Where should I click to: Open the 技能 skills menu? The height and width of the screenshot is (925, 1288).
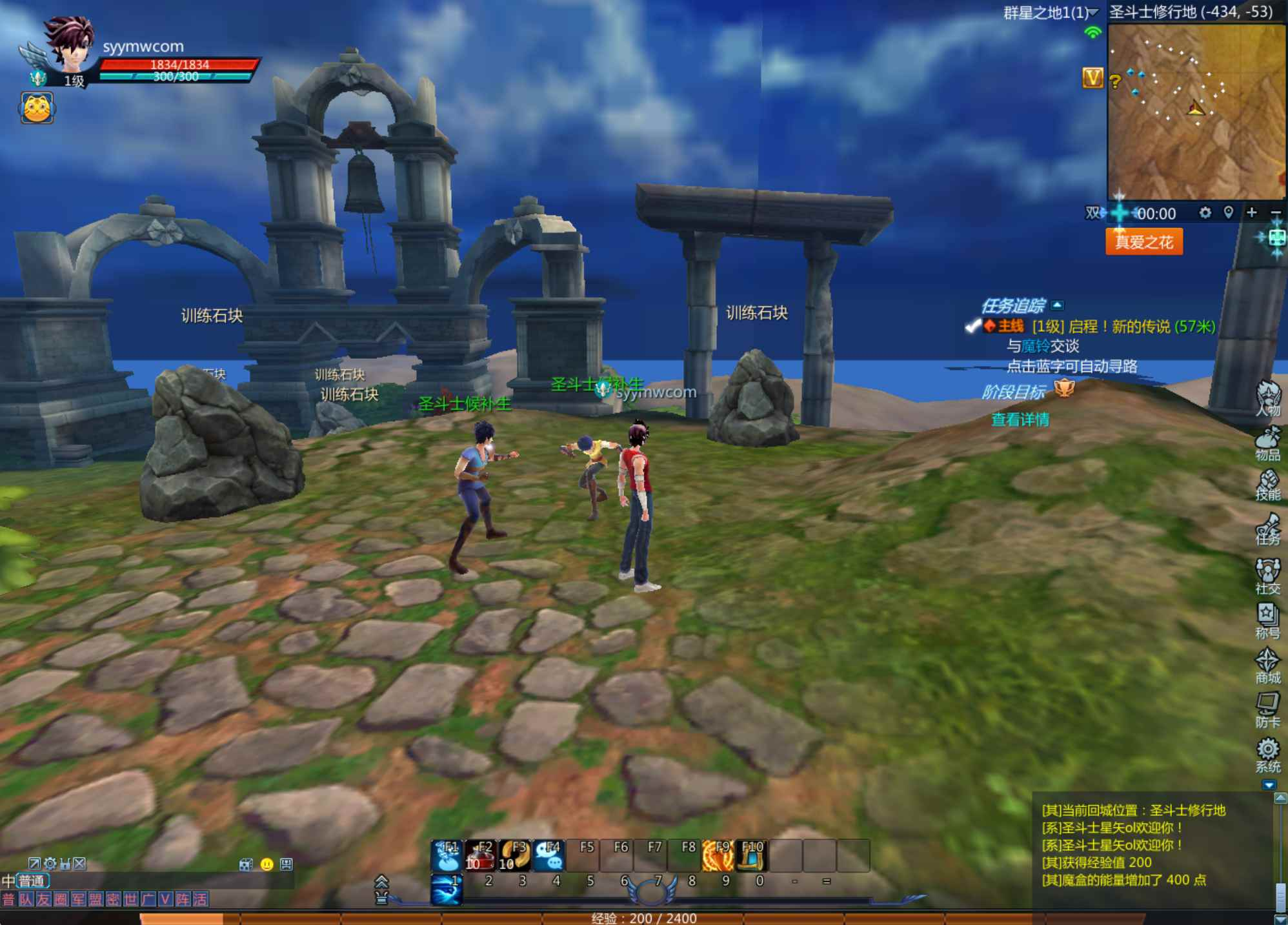click(x=1268, y=485)
